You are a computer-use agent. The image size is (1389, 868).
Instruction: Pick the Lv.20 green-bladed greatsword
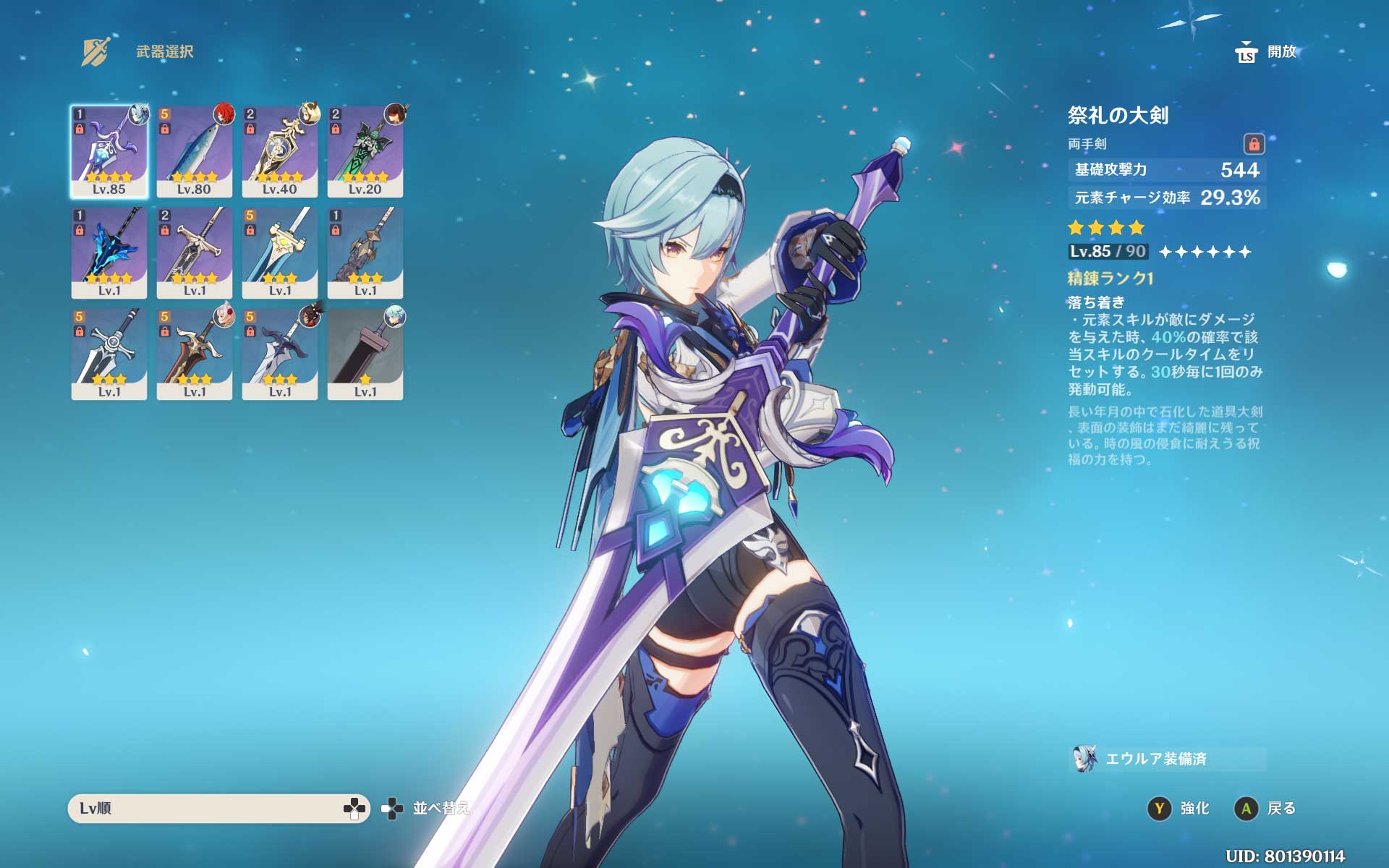pyautogui.click(x=365, y=151)
